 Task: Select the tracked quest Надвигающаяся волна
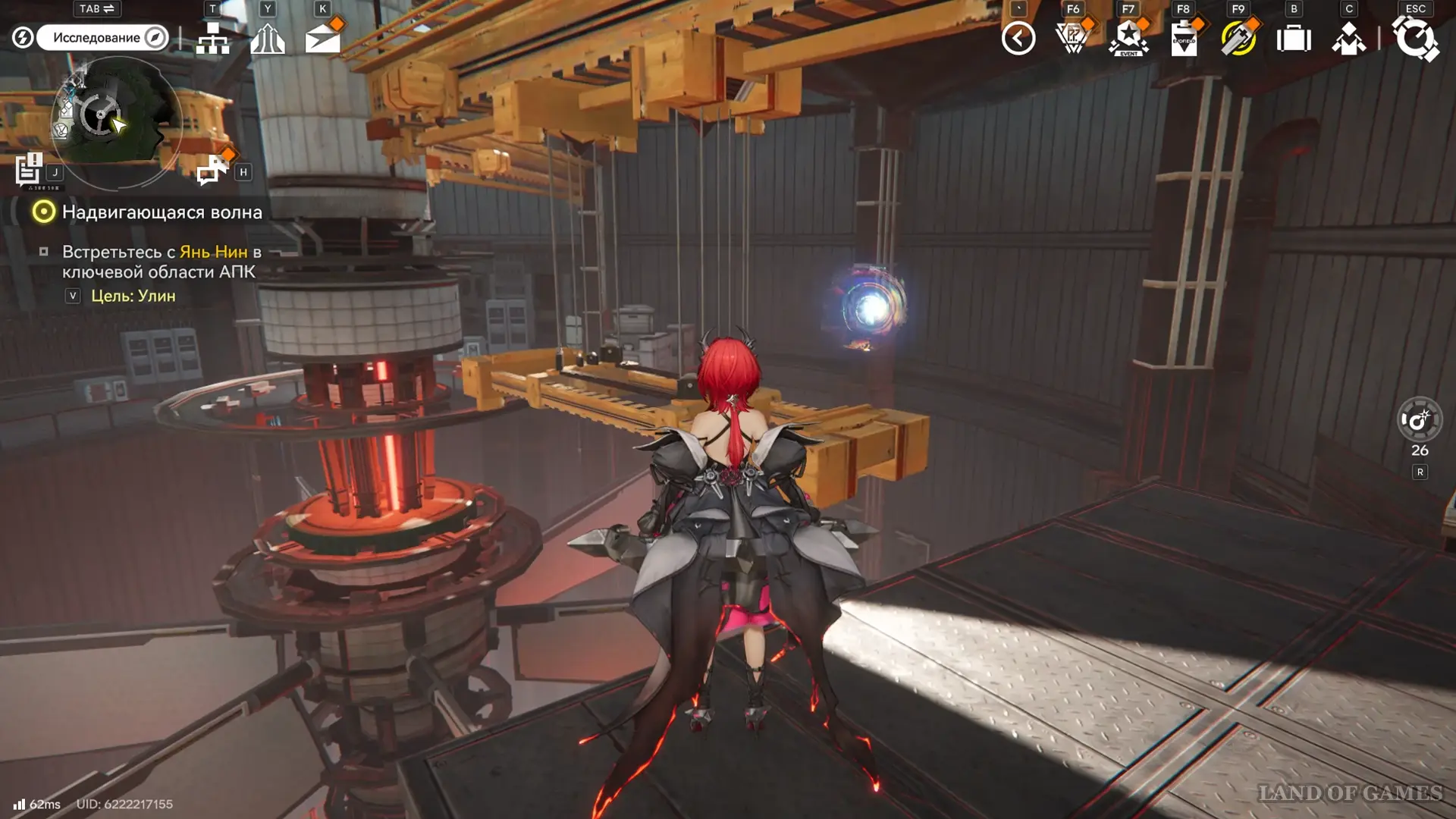(x=162, y=212)
